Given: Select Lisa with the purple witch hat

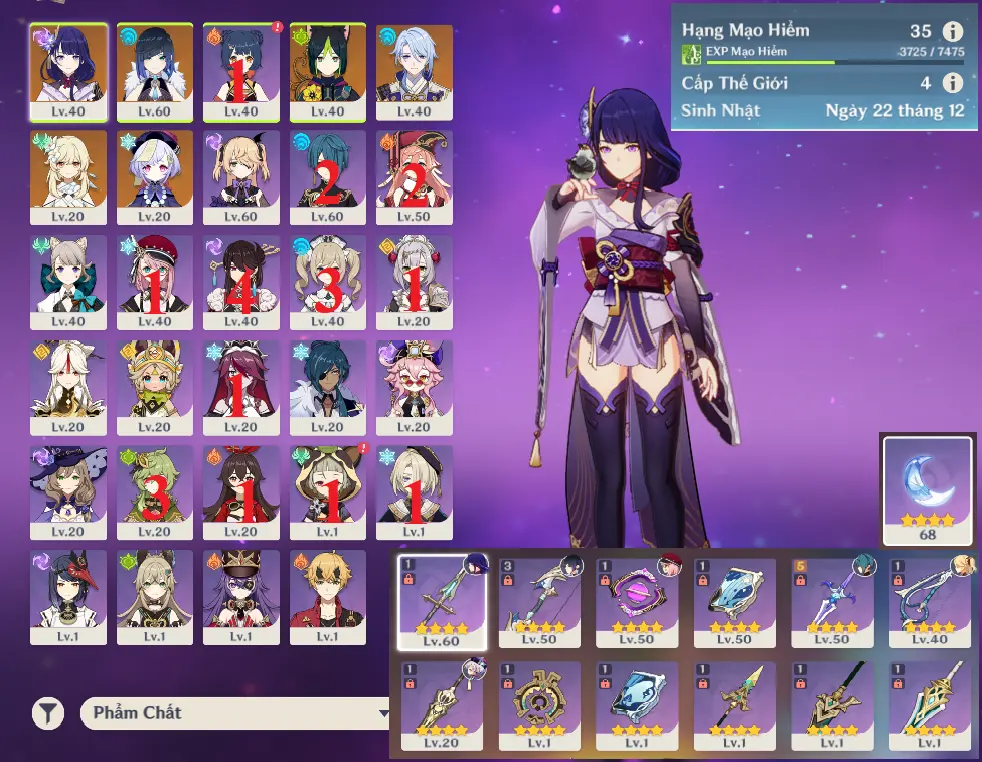Looking at the screenshot, I should [x=69, y=492].
